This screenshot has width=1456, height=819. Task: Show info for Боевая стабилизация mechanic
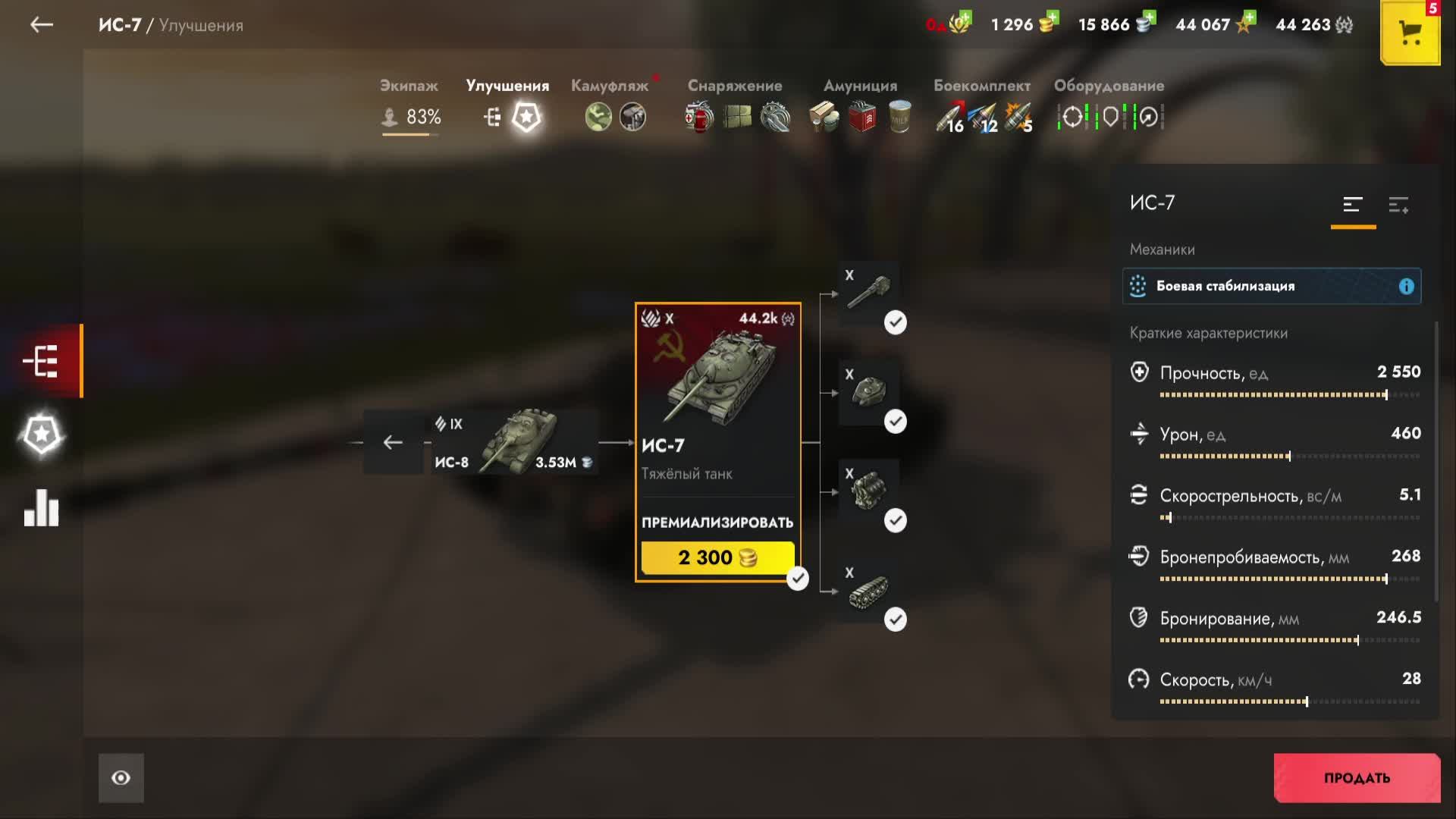pos(1406,287)
